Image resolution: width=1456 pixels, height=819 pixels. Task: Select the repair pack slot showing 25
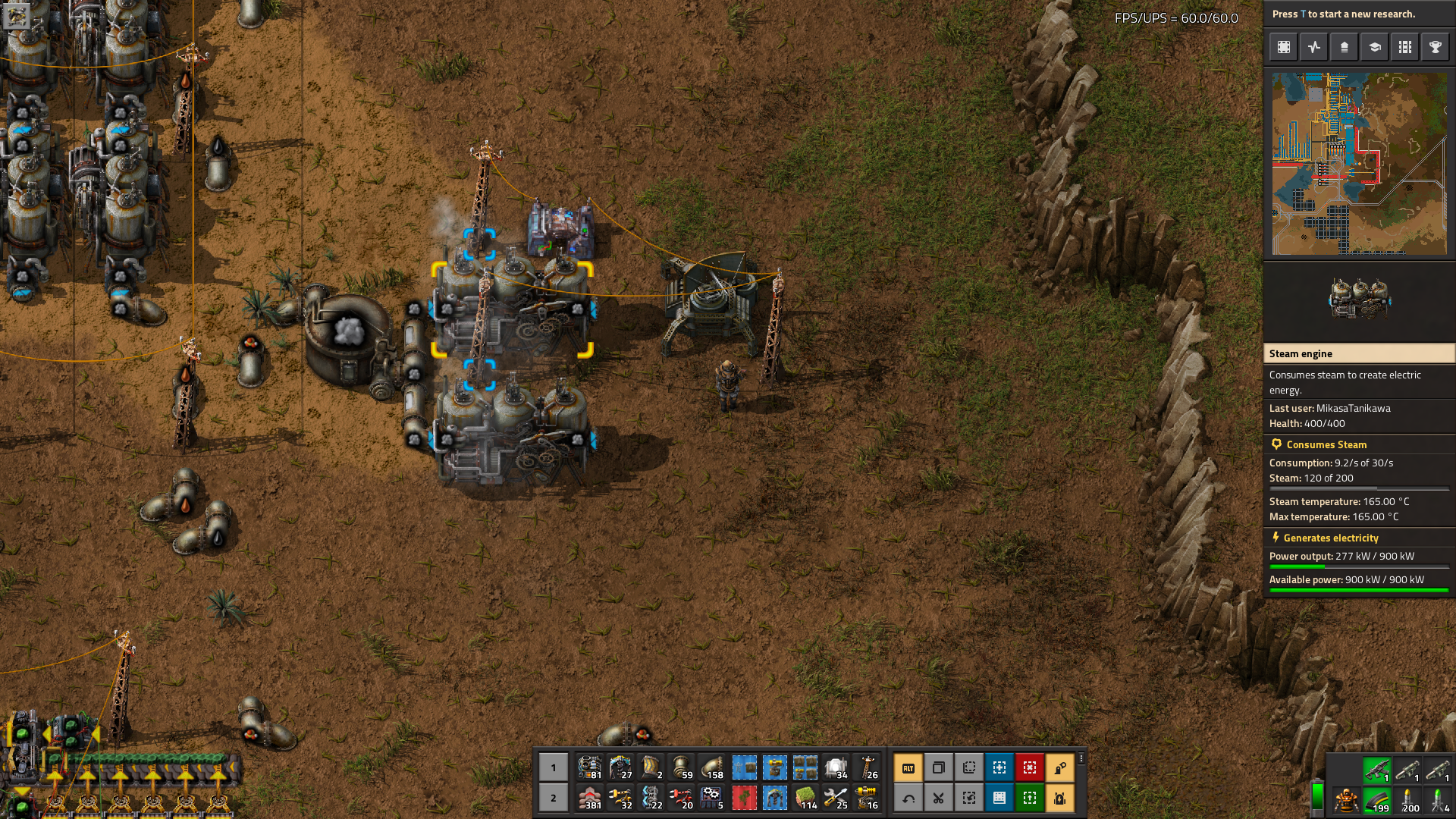pos(836,798)
